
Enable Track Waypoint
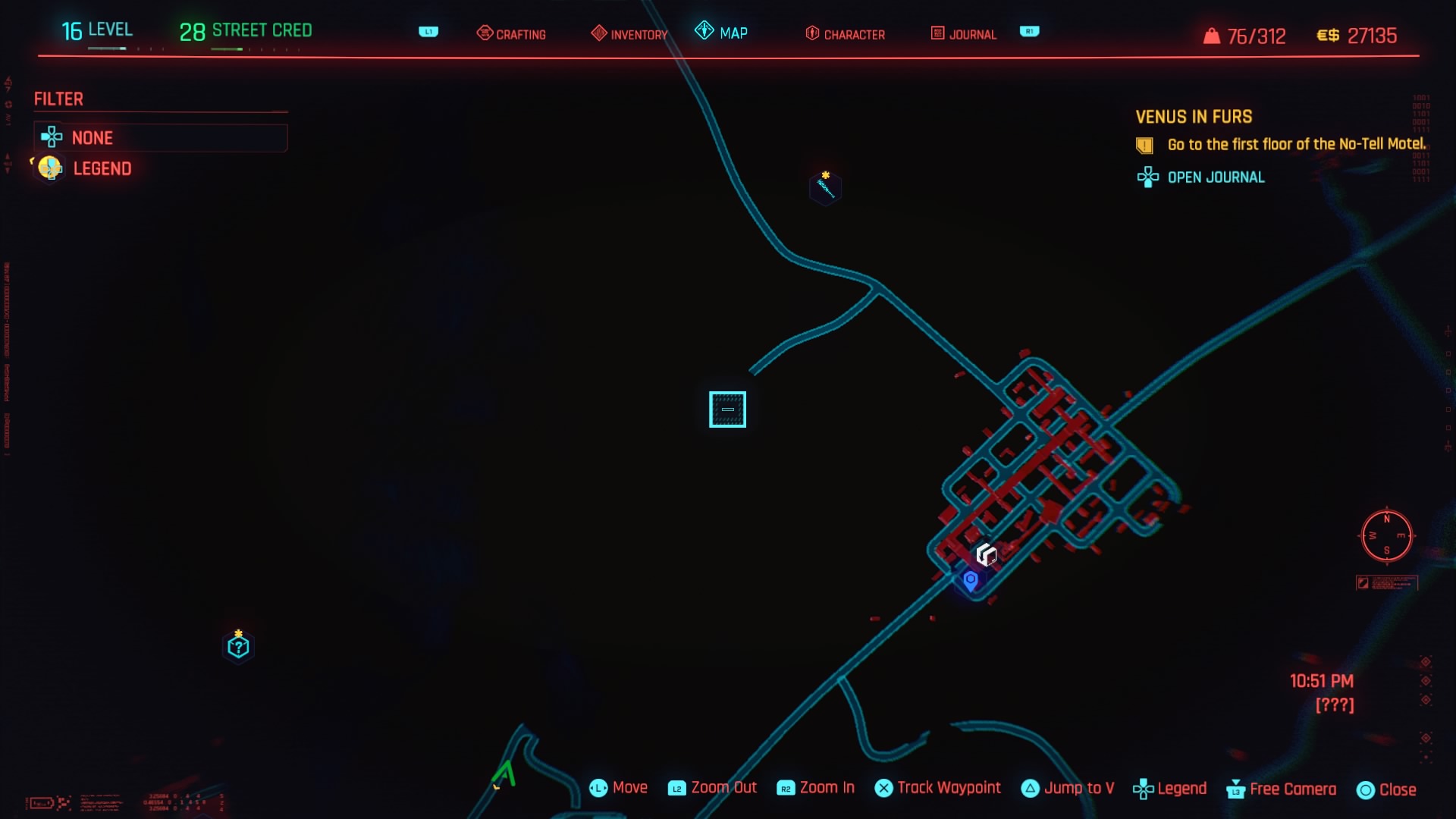(938, 789)
